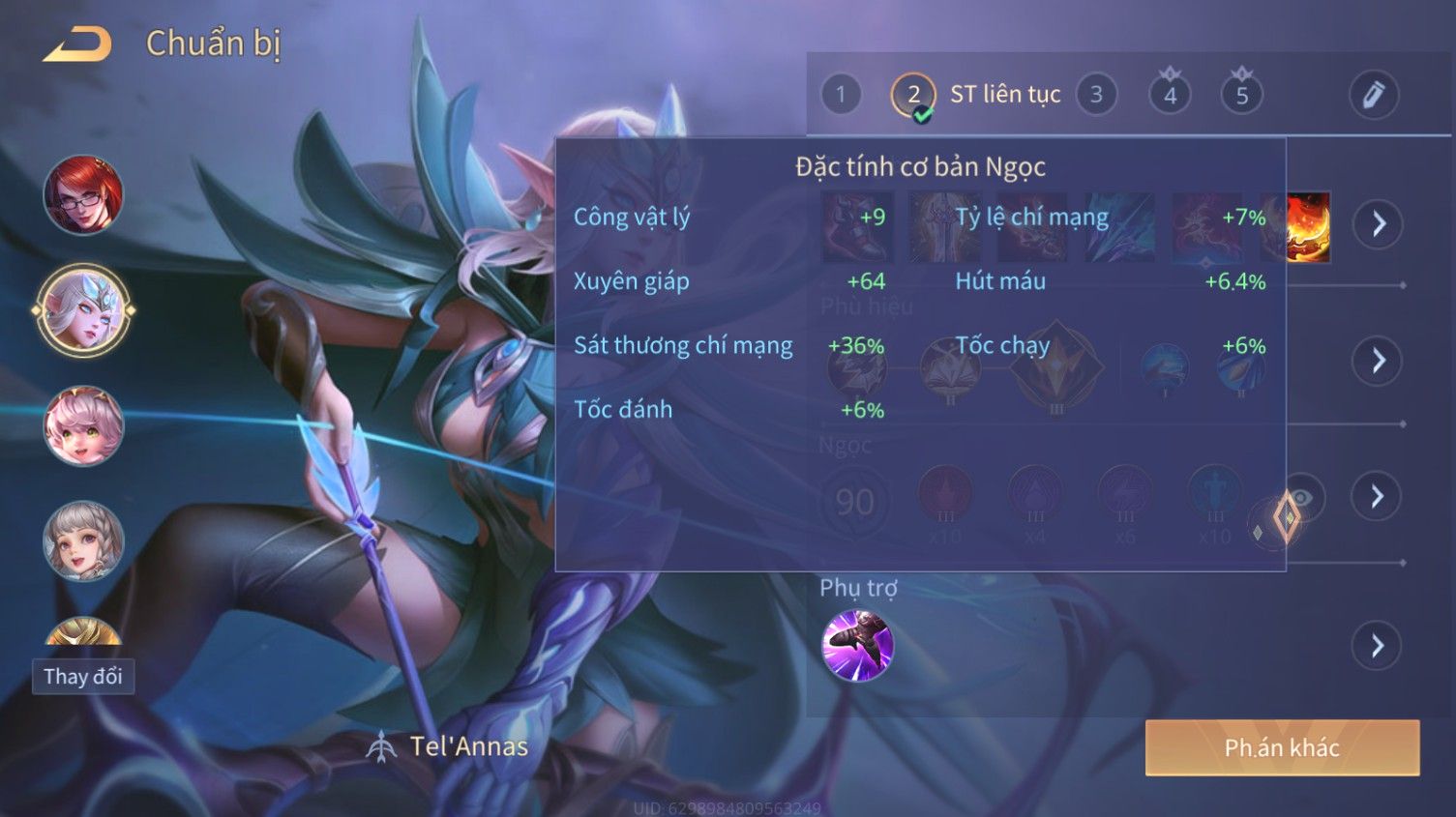Screen dimensions: 1456x817
Task: Pick the pink-haired hero portrait
Action: [x=83, y=425]
